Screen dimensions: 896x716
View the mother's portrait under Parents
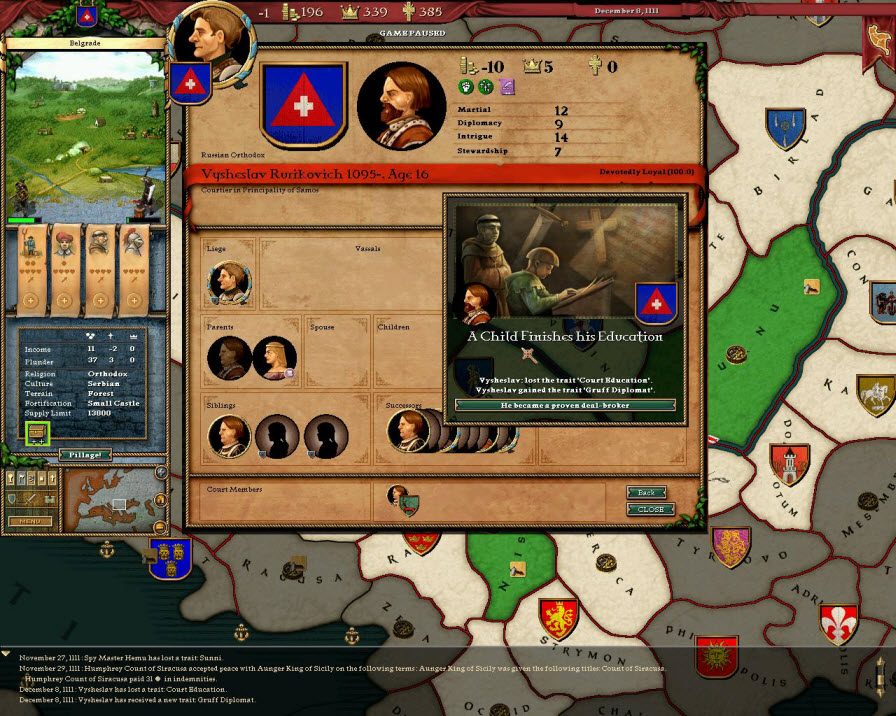(274, 357)
